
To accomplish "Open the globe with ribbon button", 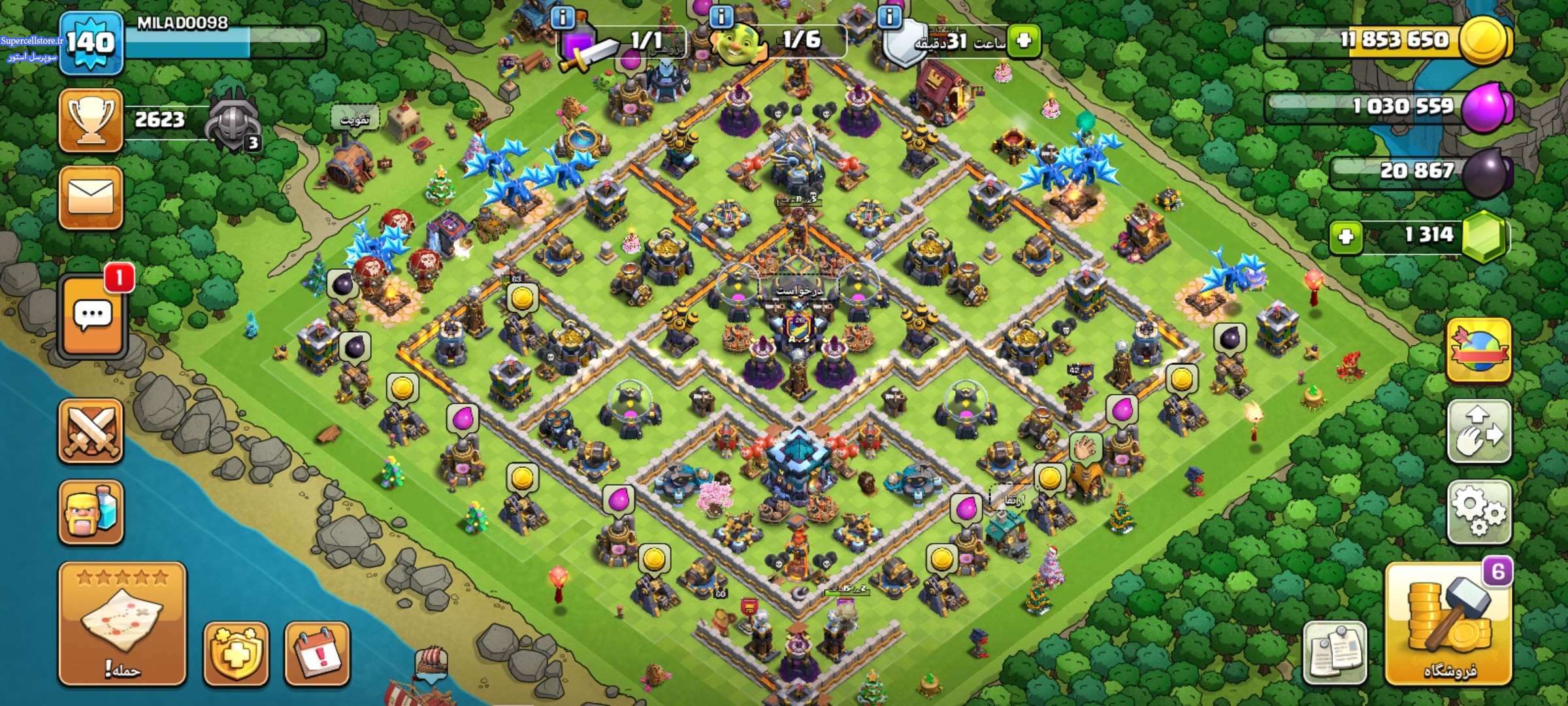I will (1479, 350).
